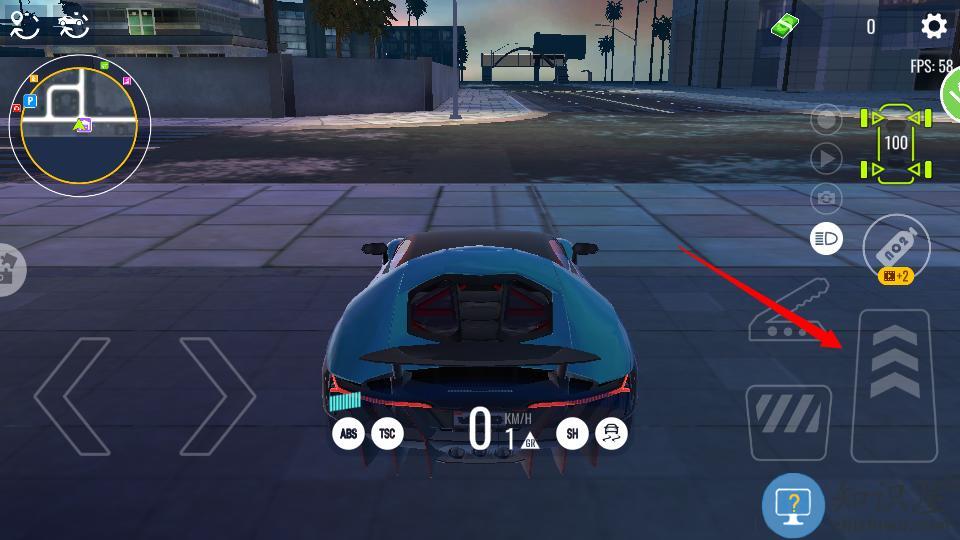Toggle the TSC traction control
The image size is (960, 540).
tap(387, 433)
